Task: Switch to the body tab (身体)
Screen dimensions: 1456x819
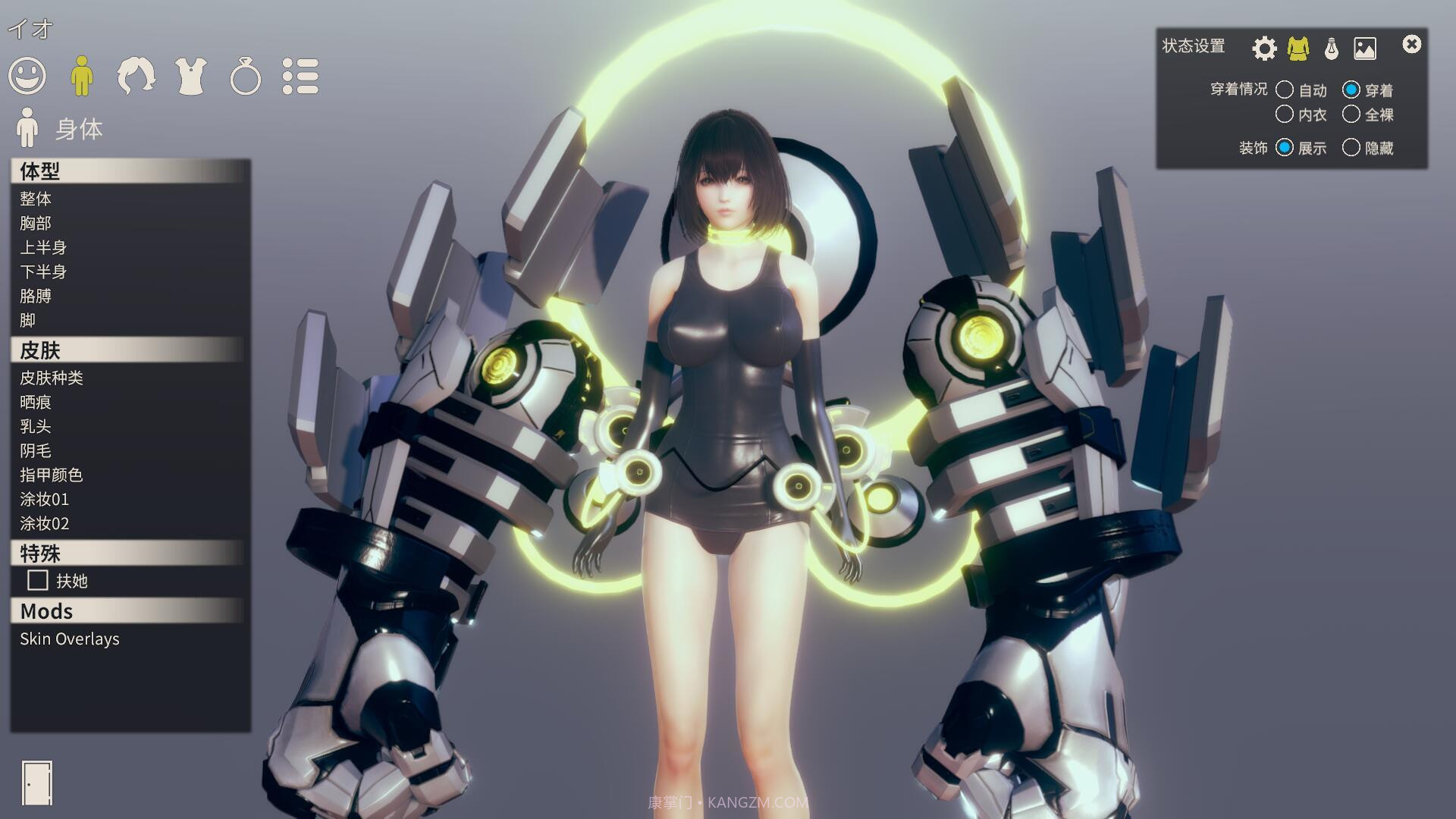Action: pyautogui.click(x=83, y=76)
